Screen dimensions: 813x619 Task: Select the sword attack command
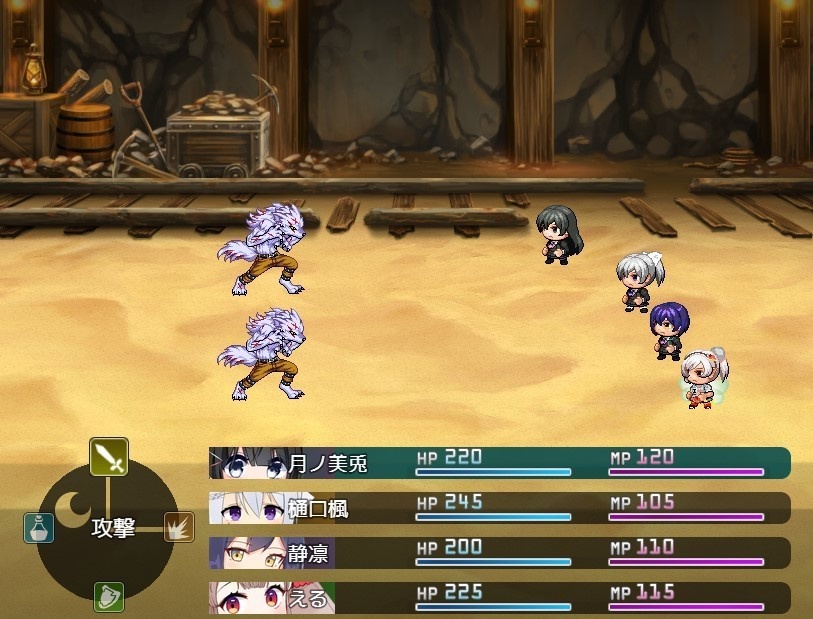tap(108, 458)
